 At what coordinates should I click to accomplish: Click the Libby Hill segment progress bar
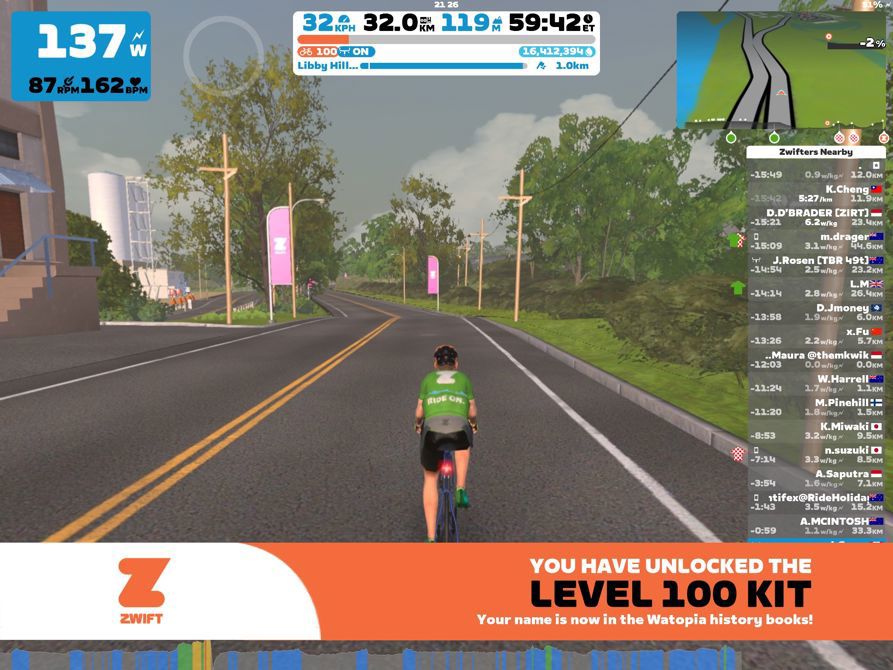pyautogui.click(x=443, y=65)
